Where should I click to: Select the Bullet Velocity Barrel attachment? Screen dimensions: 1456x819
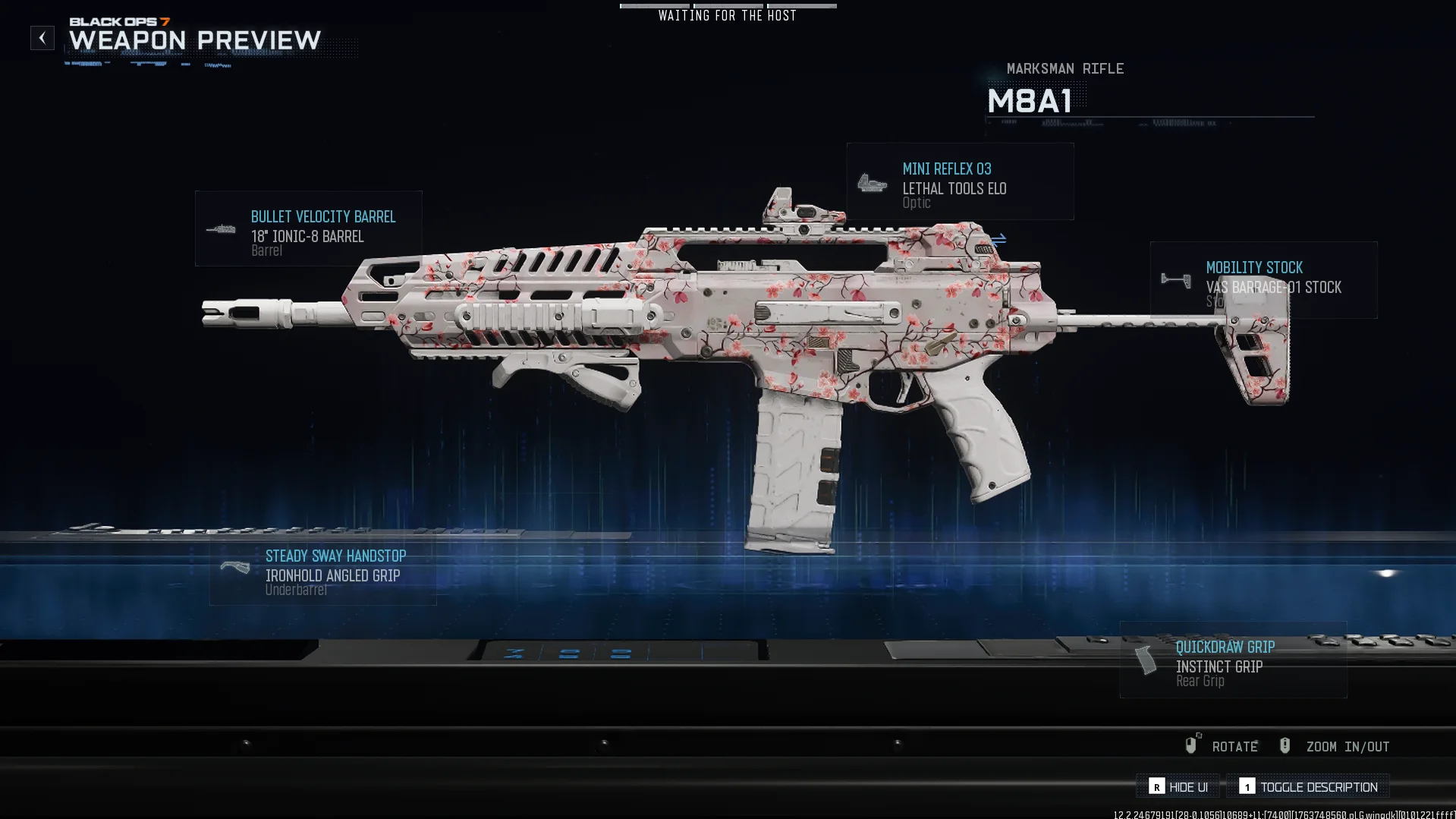point(308,228)
